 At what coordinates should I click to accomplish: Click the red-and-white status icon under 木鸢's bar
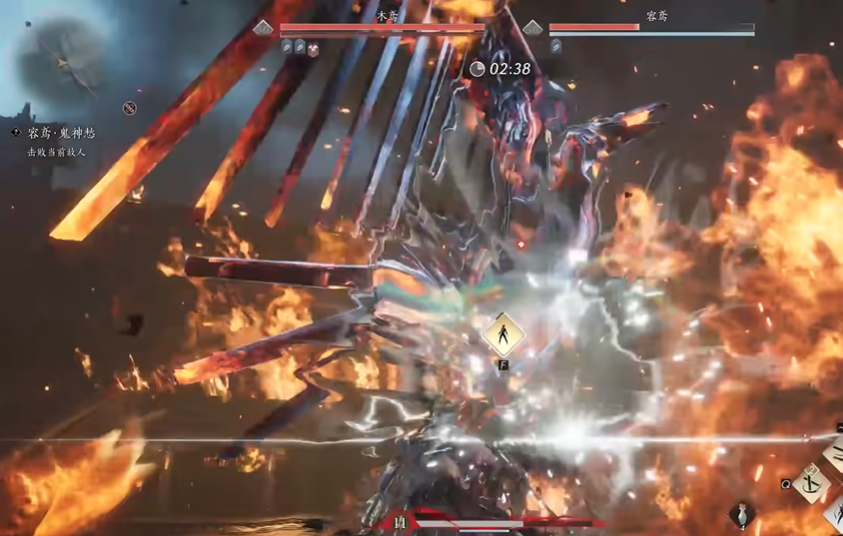[313, 48]
